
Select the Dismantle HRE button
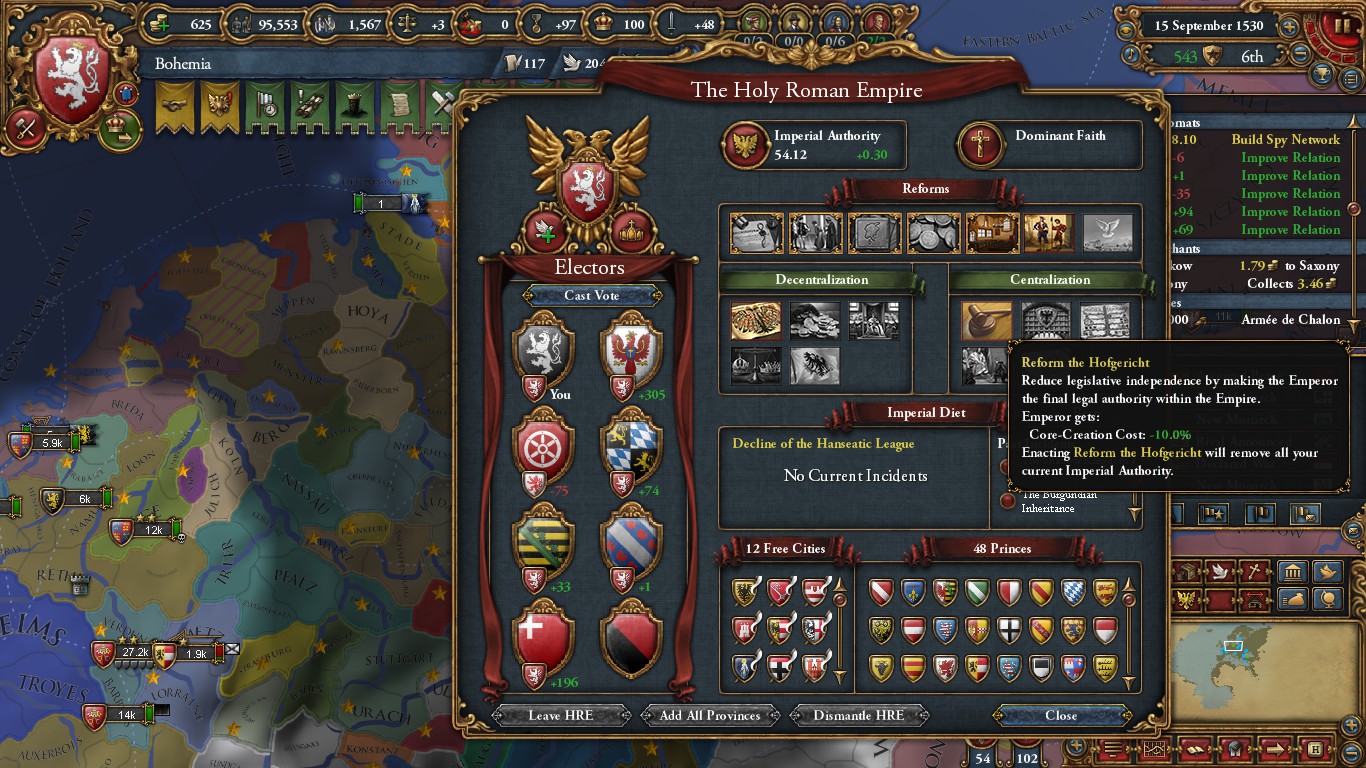click(x=858, y=715)
